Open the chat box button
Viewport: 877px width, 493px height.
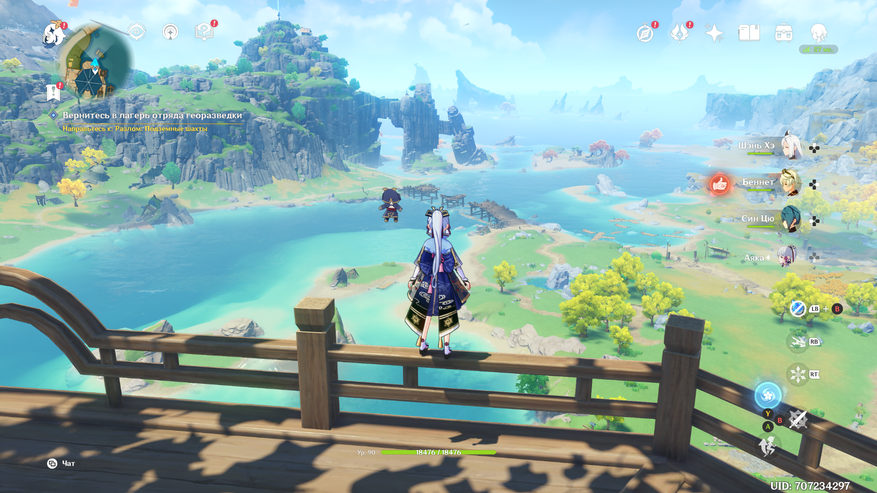coord(52,463)
